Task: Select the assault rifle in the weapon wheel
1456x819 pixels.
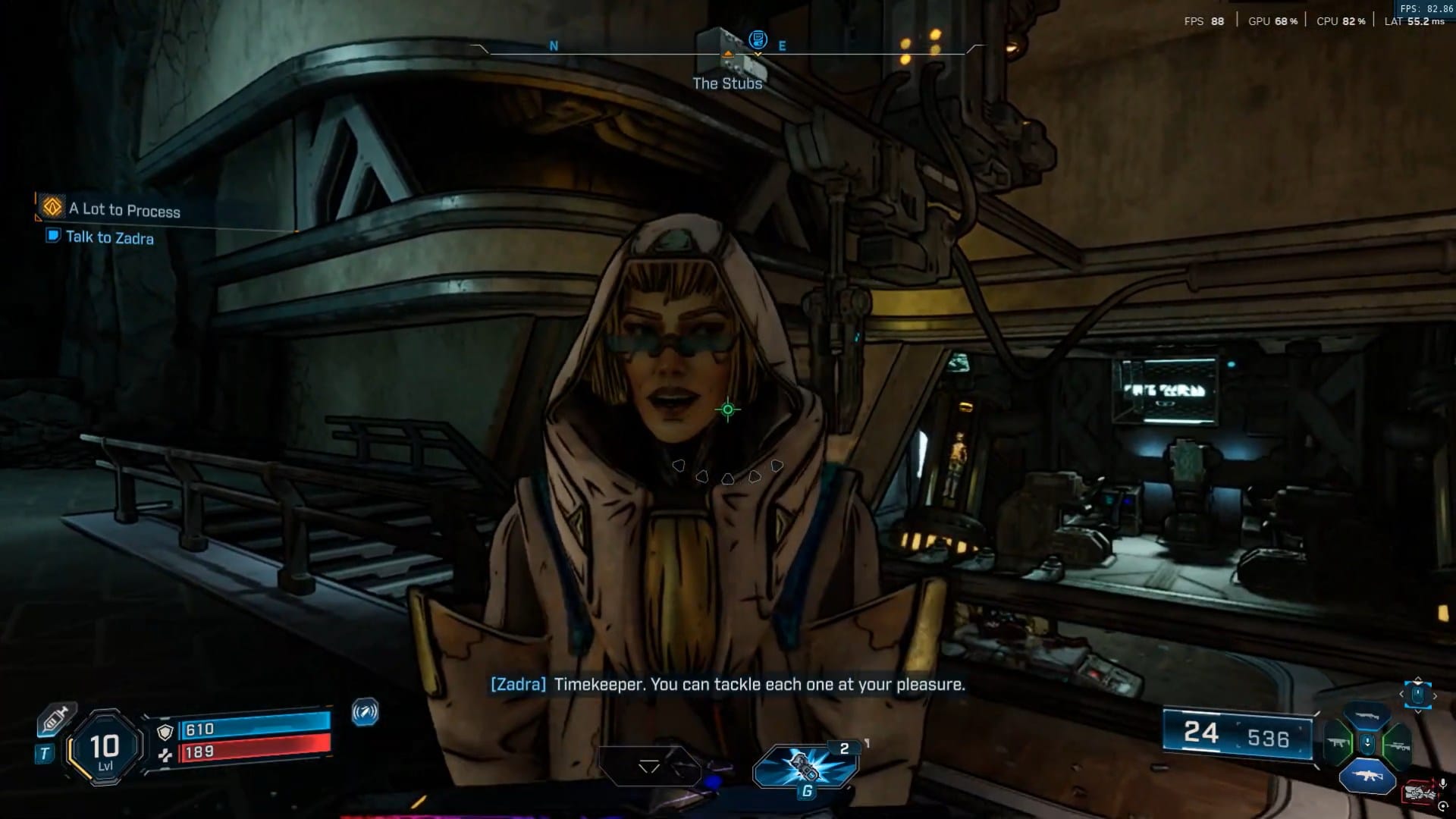Action: pos(1367,776)
